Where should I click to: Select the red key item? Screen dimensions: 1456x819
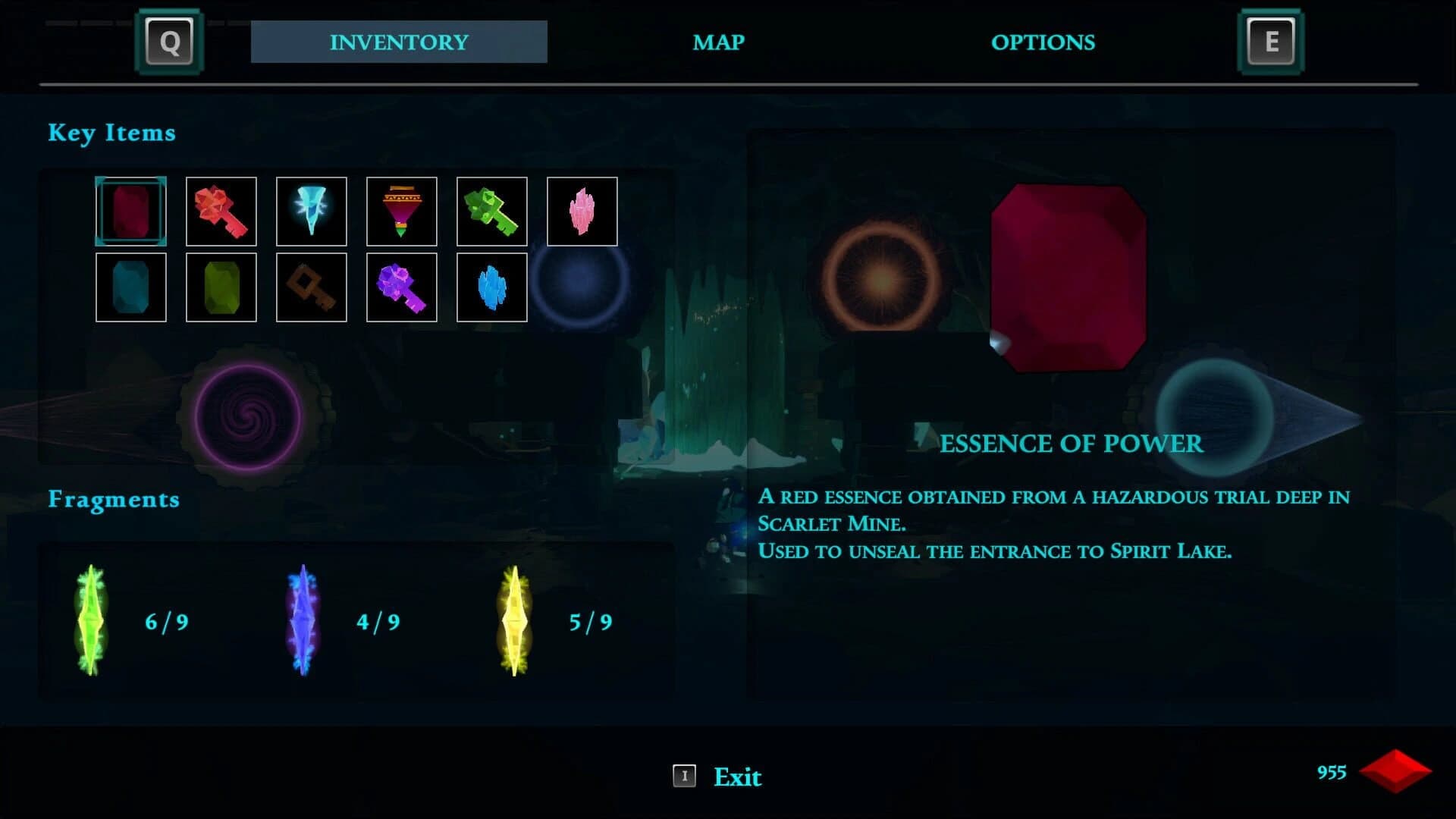coord(221,212)
